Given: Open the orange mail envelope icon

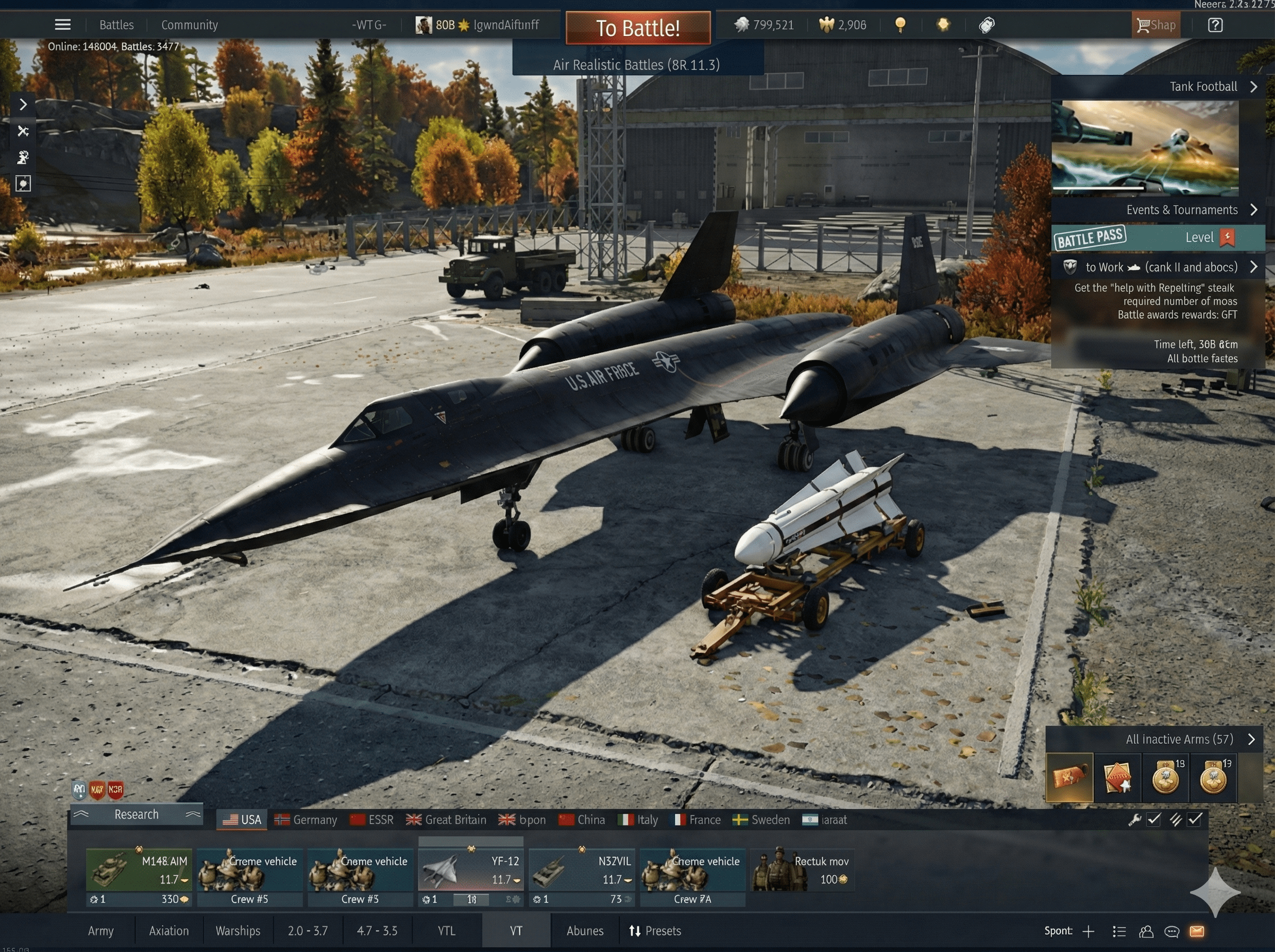Looking at the screenshot, I should pyautogui.click(x=1197, y=931).
